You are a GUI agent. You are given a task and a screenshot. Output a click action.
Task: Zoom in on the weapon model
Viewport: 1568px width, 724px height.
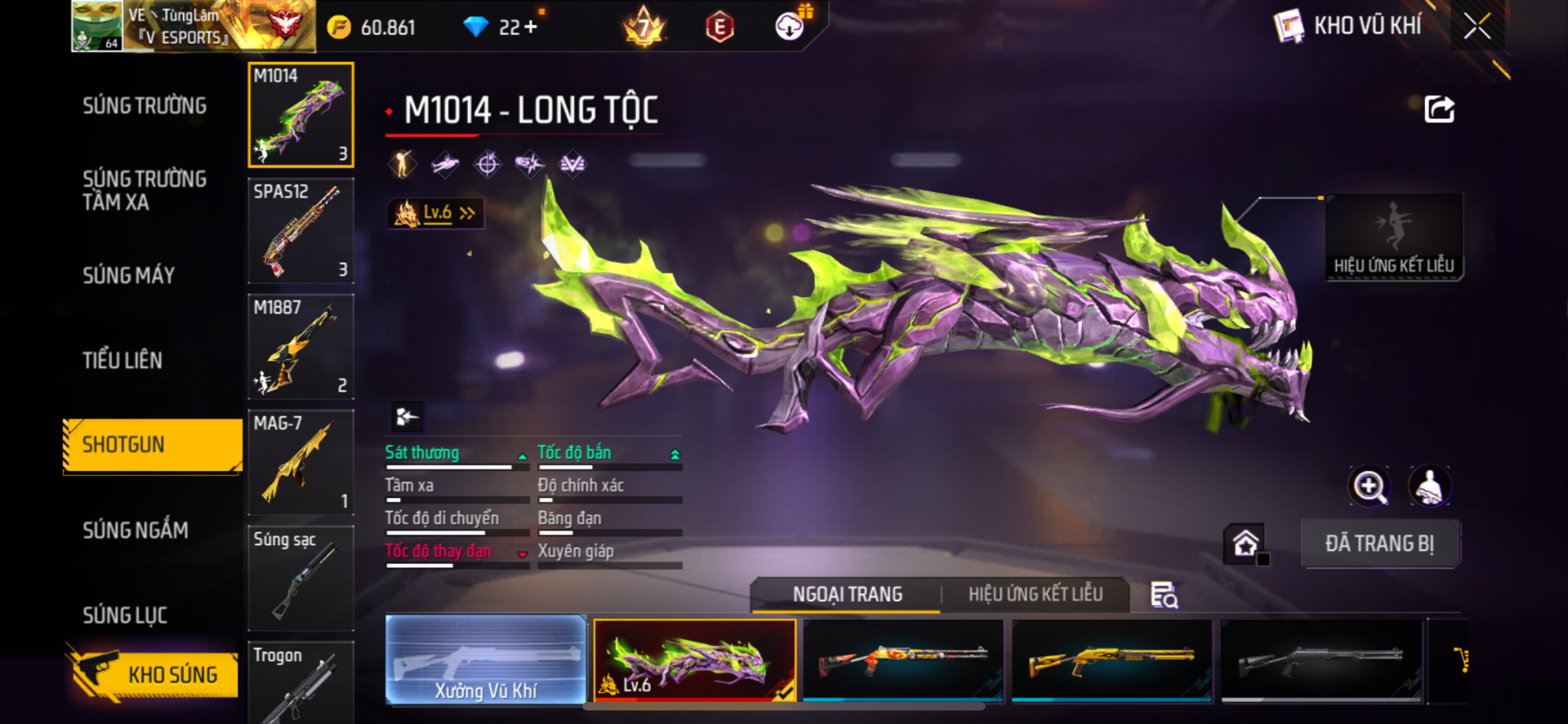[x=1369, y=487]
